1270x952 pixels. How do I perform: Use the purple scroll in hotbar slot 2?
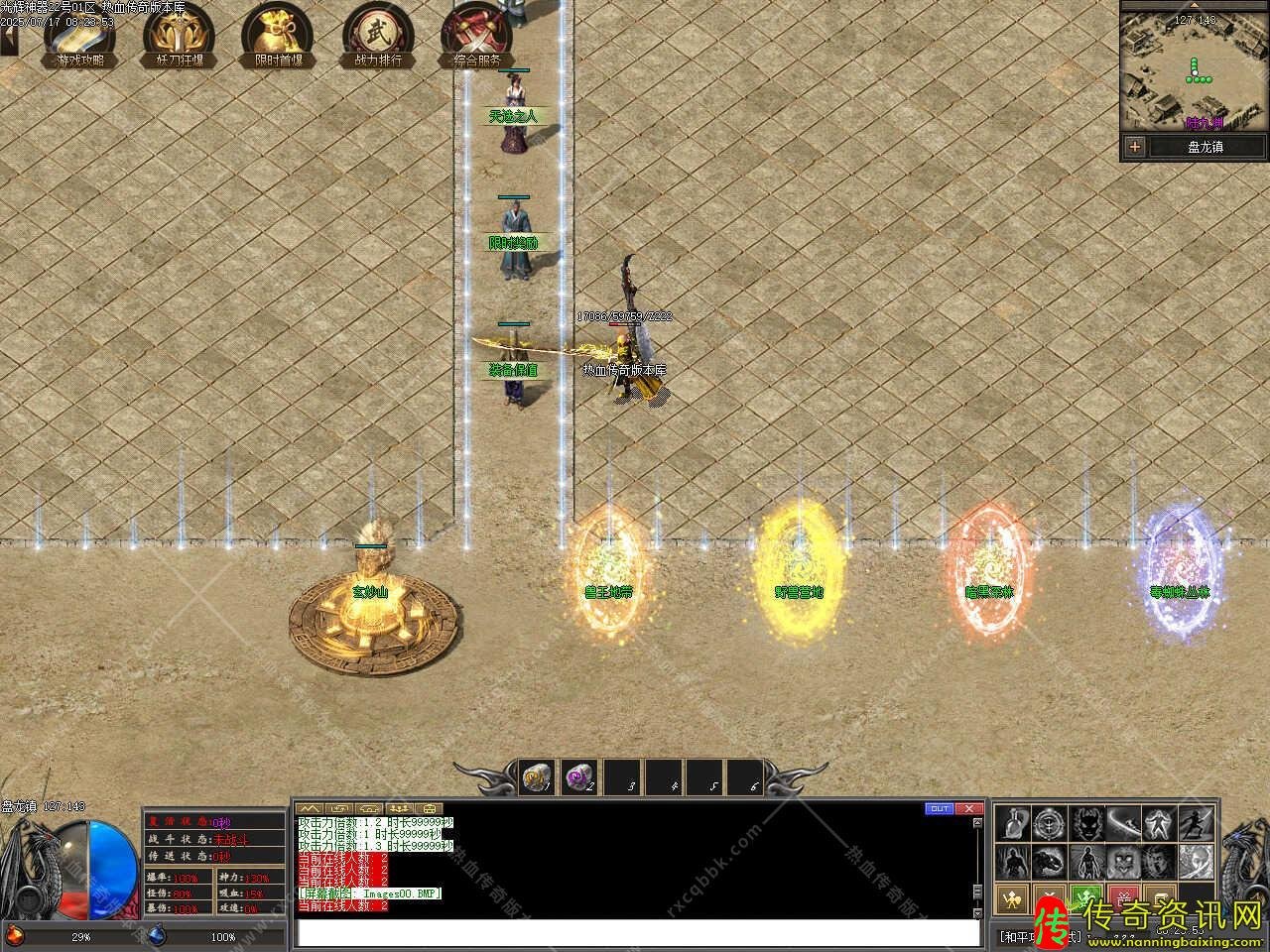pyautogui.click(x=578, y=776)
